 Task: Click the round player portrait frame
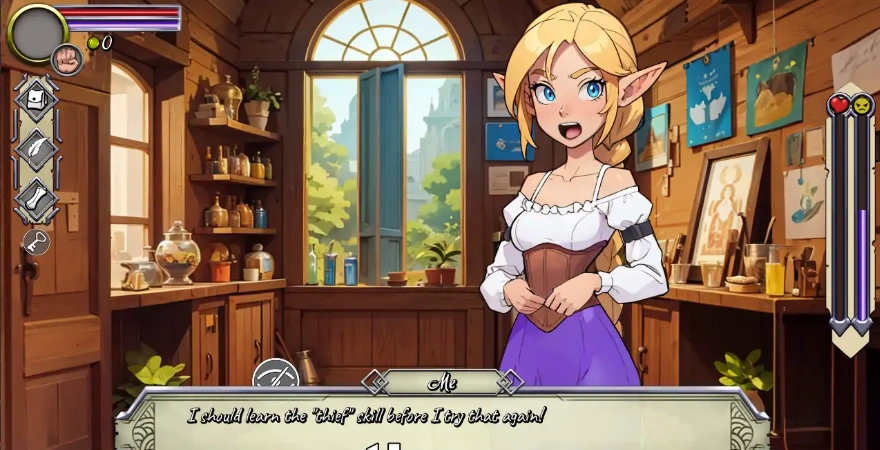(x=37, y=32)
